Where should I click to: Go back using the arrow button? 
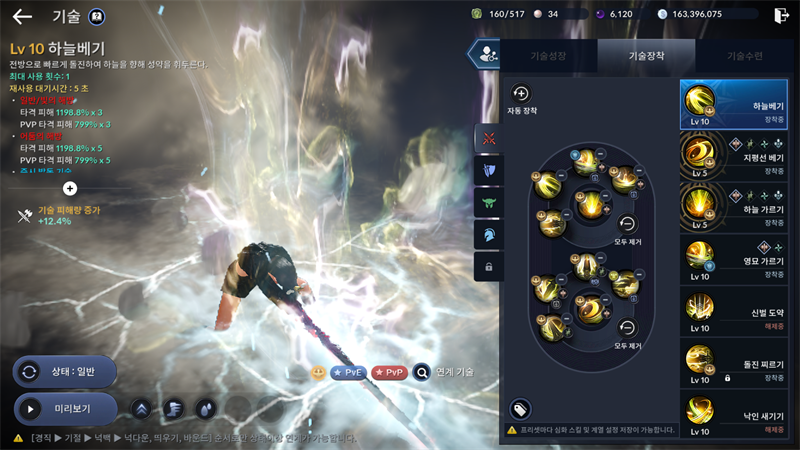click(x=22, y=16)
